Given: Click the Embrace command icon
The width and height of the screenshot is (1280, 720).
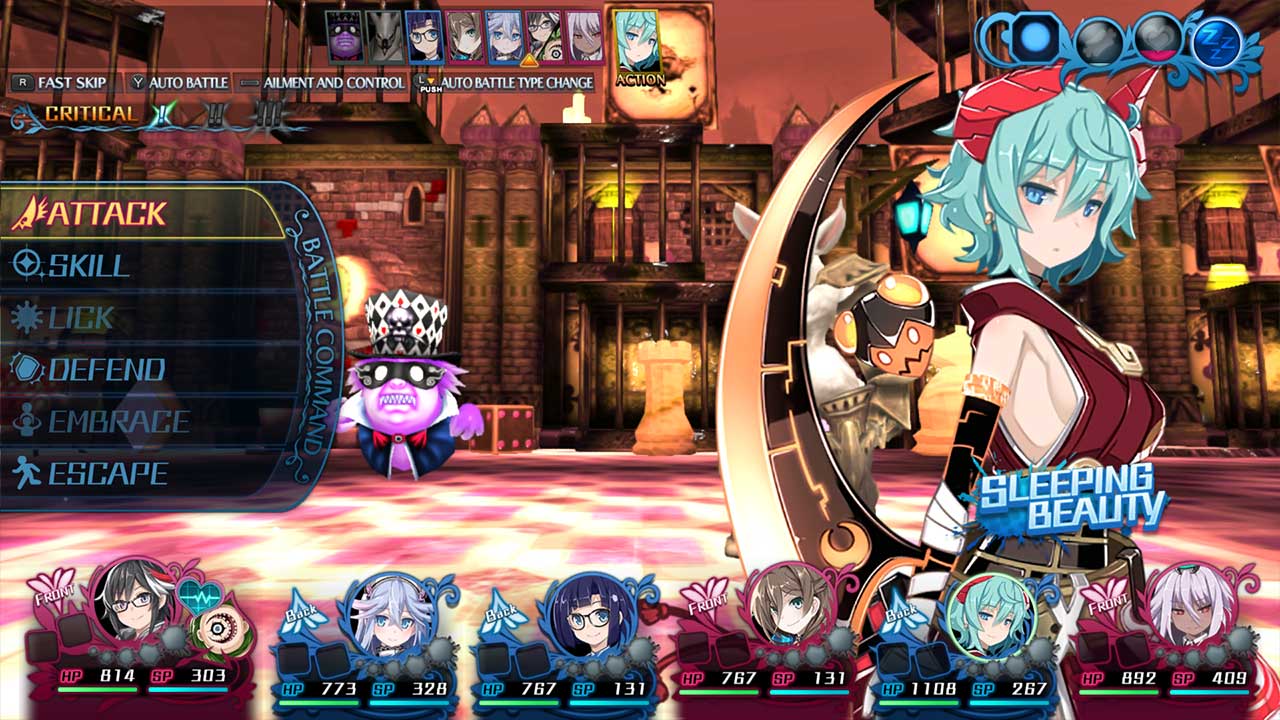Looking at the screenshot, I should (x=27, y=419).
